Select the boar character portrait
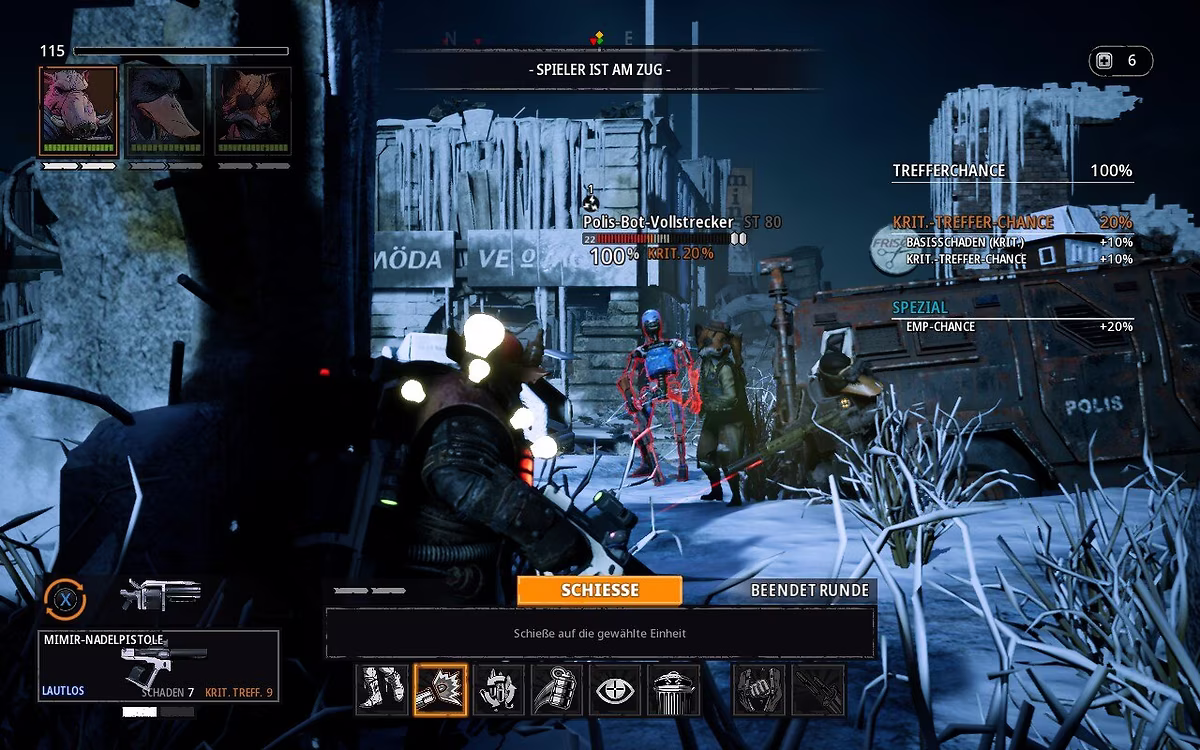Viewport: 1200px width, 750px height. tap(78, 111)
